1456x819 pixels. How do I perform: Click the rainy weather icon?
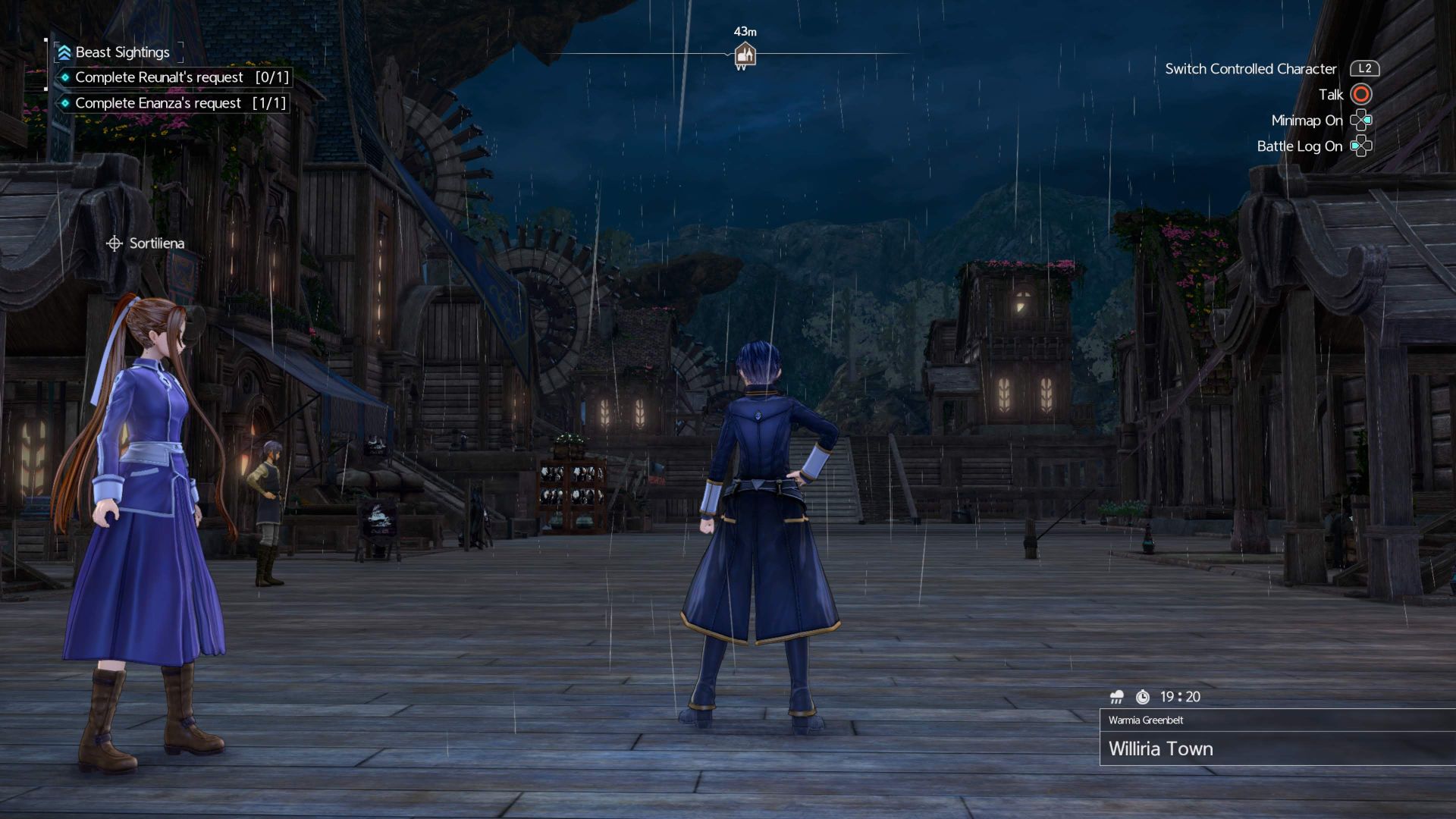[x=1116, y=697]
